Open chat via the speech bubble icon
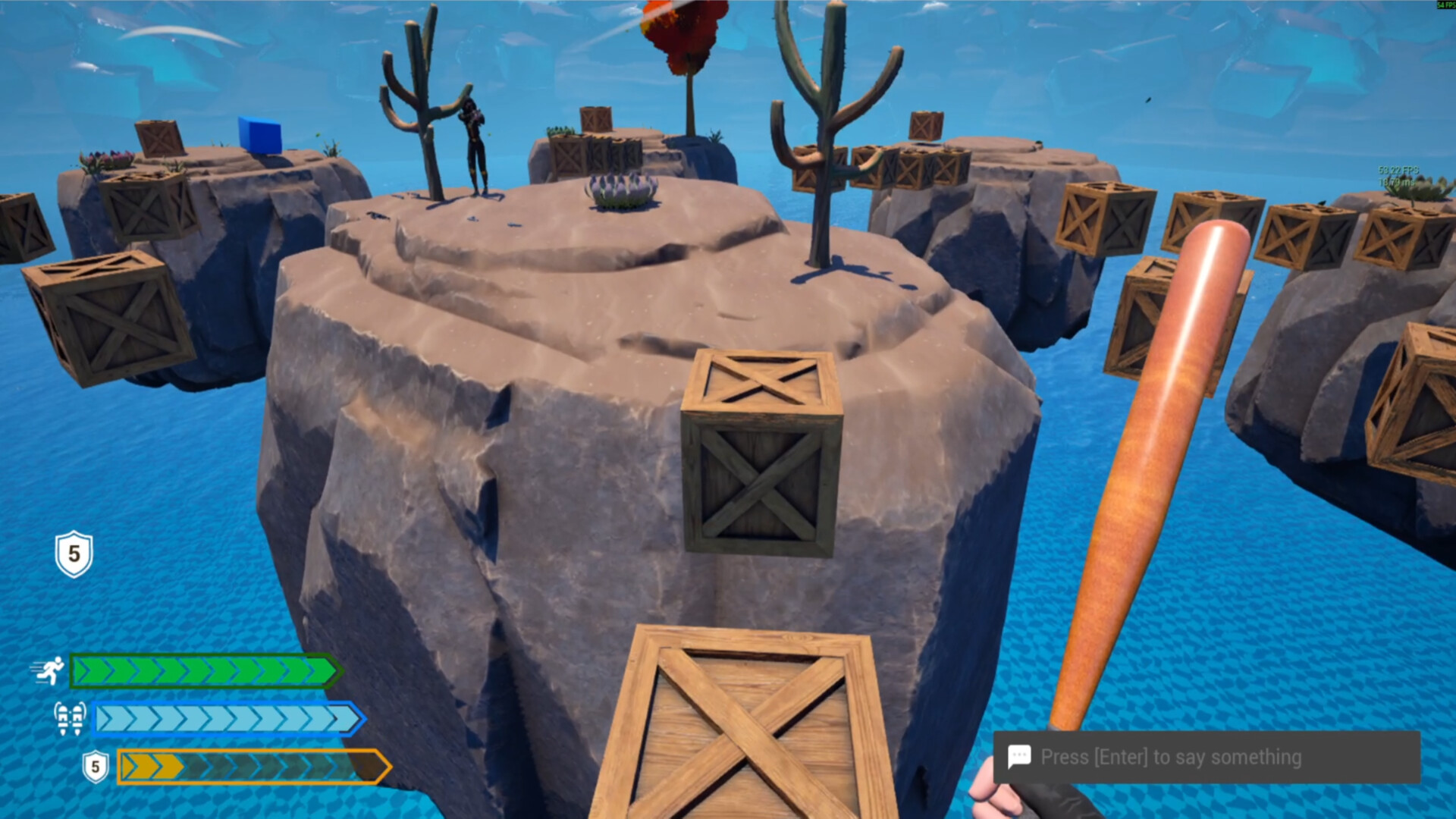This screenshot has width=1456, height=819. (x=1021, y=756)
